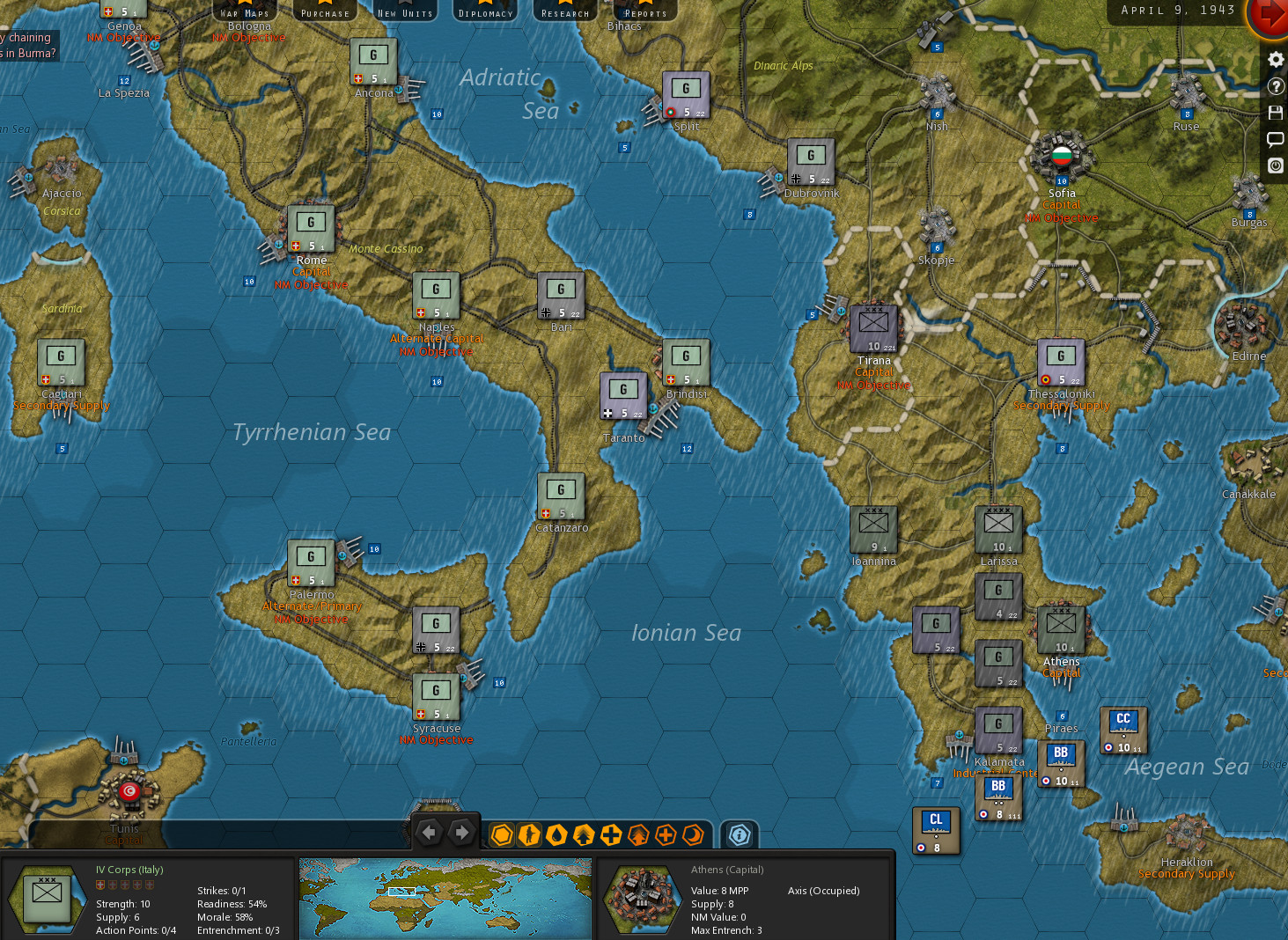Select the crescent moon hex icon
The height and width of the screenshot is (940, 1288).
pyautogui.click(x=693, y=834)
